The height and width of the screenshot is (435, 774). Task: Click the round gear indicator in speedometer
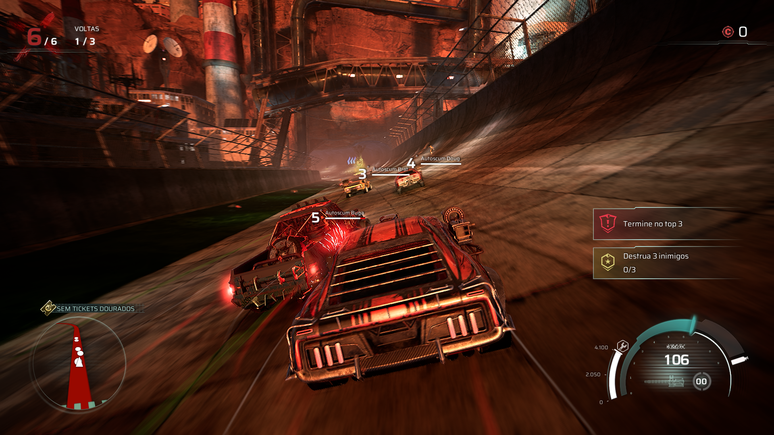tap(702, 380)
